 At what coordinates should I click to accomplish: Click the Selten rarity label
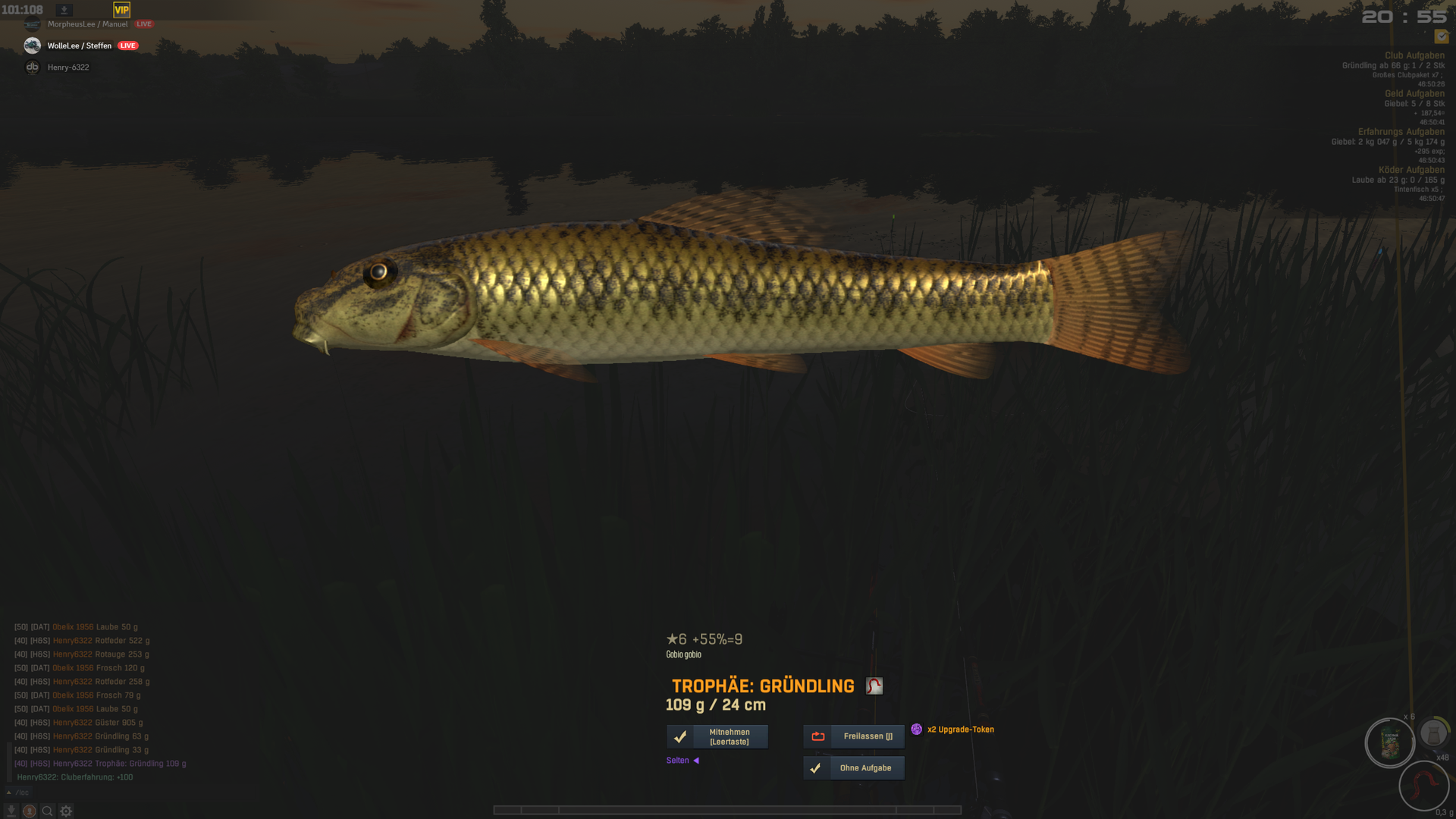click(x=678, y=761)
